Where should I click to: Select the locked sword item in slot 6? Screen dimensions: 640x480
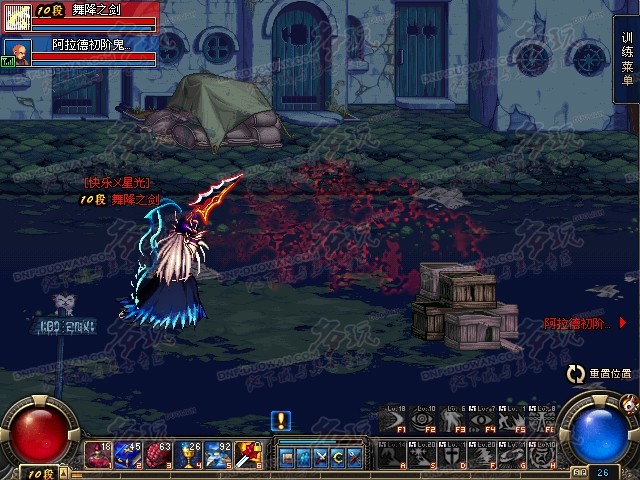[246, 455]
